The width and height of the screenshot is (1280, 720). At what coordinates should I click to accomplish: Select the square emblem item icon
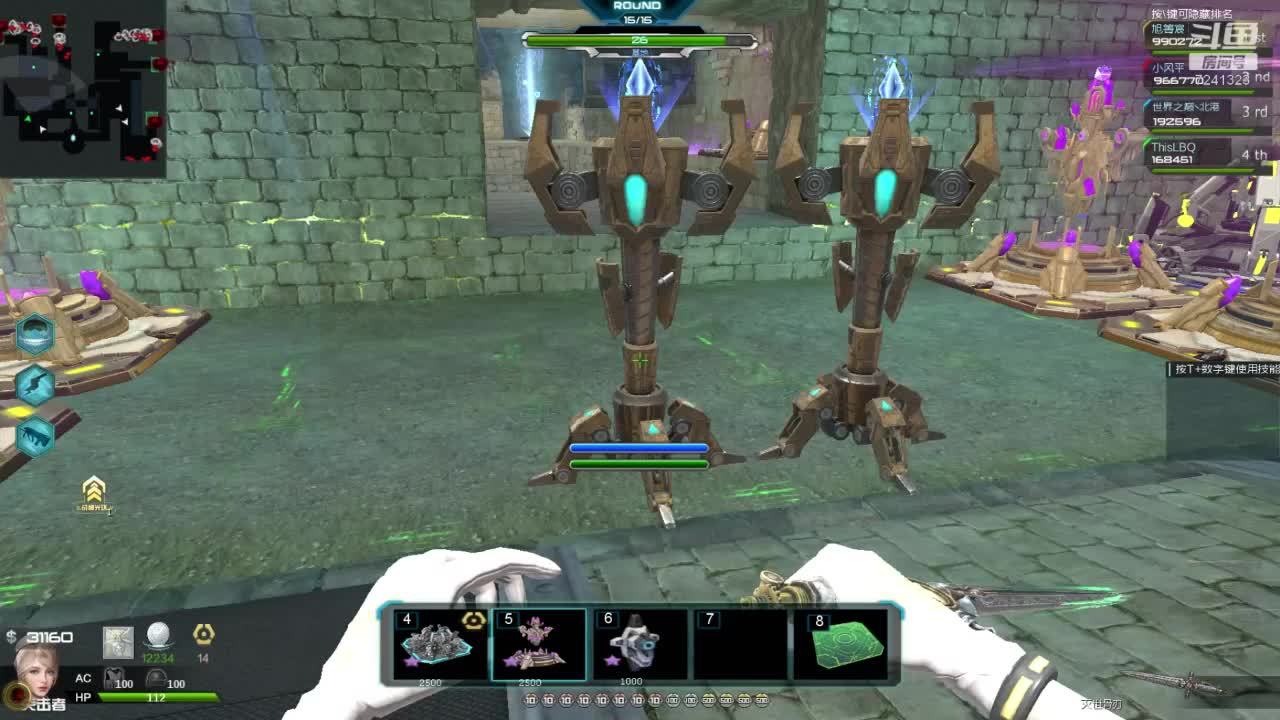click(118, 642)
